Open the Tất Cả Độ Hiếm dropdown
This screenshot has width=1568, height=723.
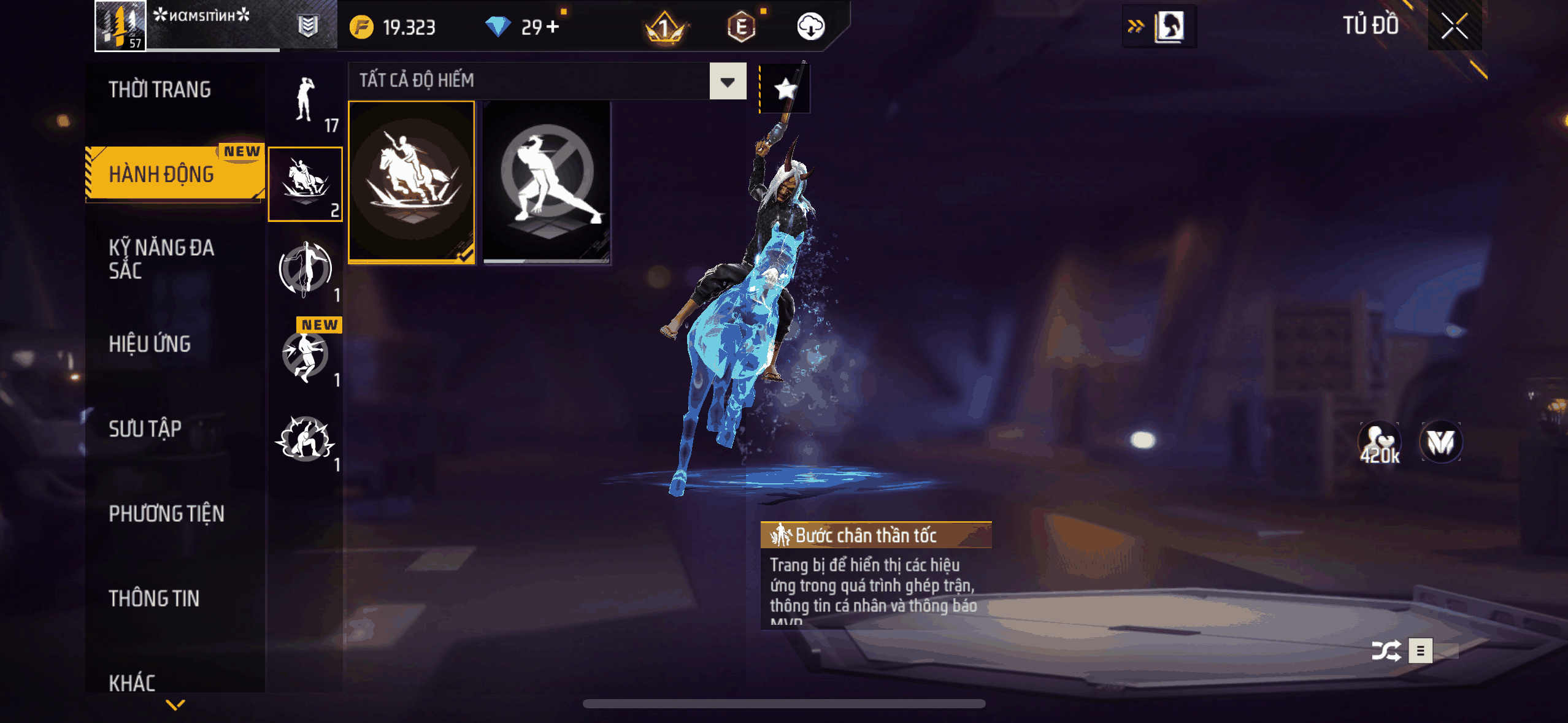728,82
